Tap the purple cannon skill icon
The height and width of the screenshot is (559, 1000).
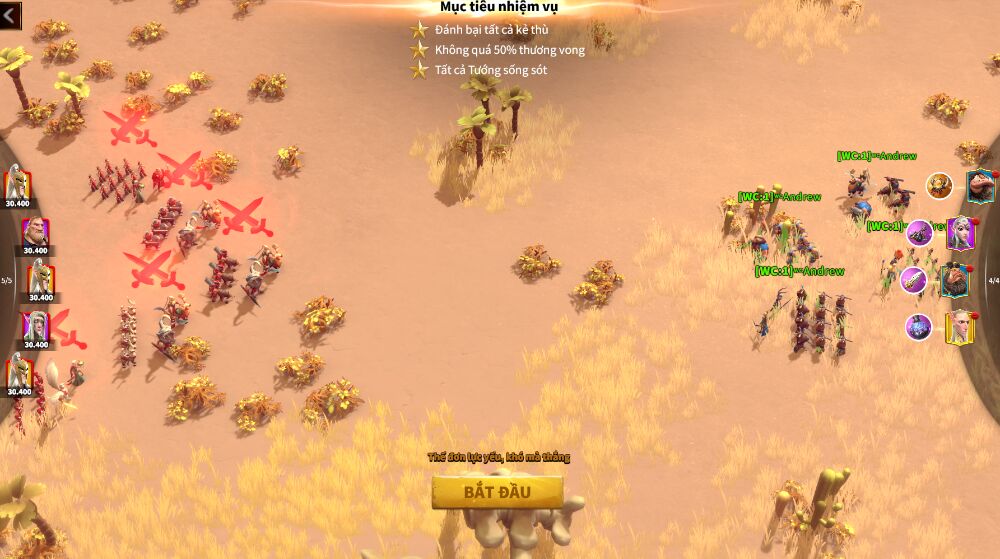(919, 234)
